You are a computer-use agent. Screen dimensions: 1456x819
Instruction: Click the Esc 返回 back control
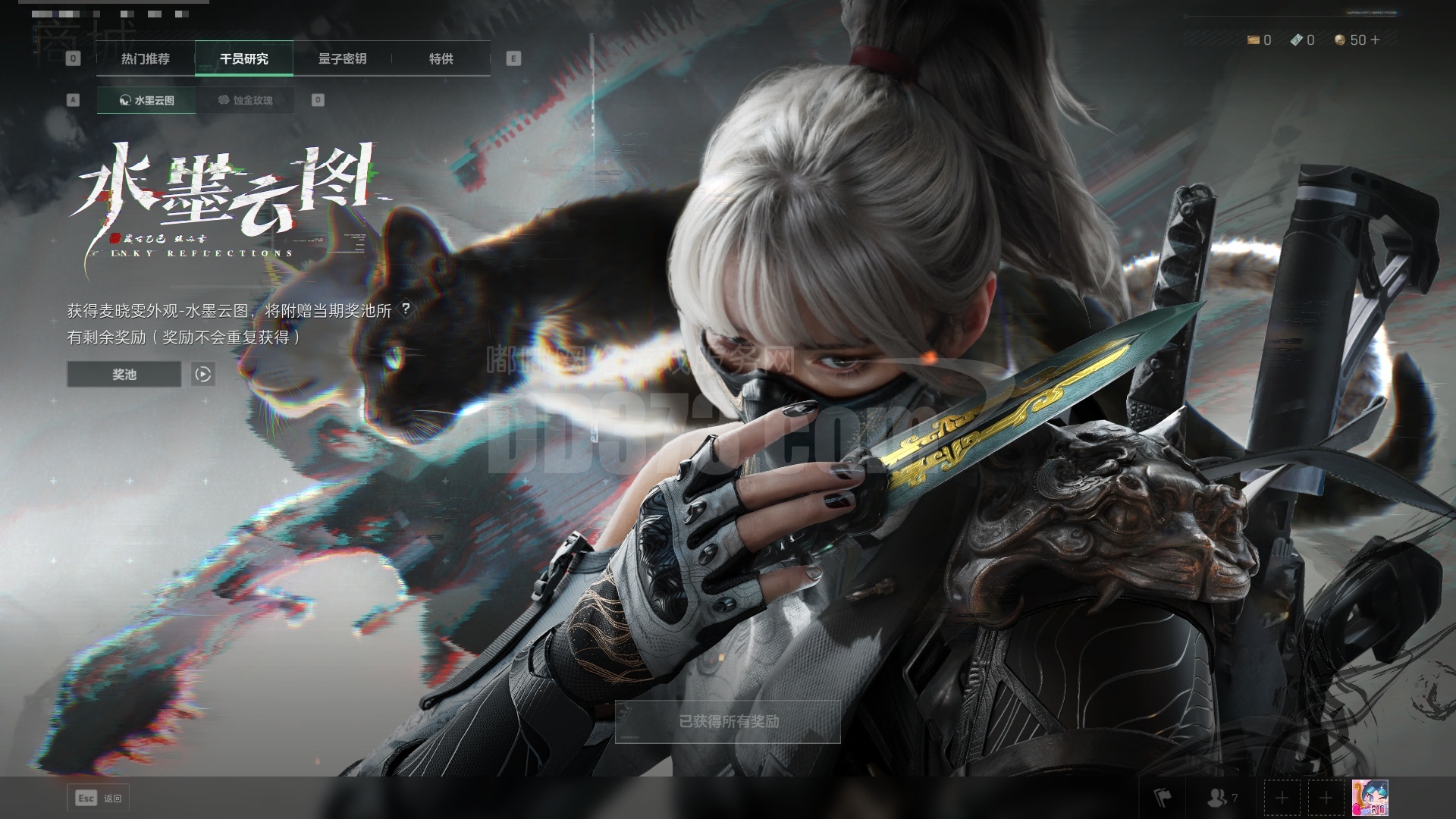pyautogui.click(x=97, y=798)
